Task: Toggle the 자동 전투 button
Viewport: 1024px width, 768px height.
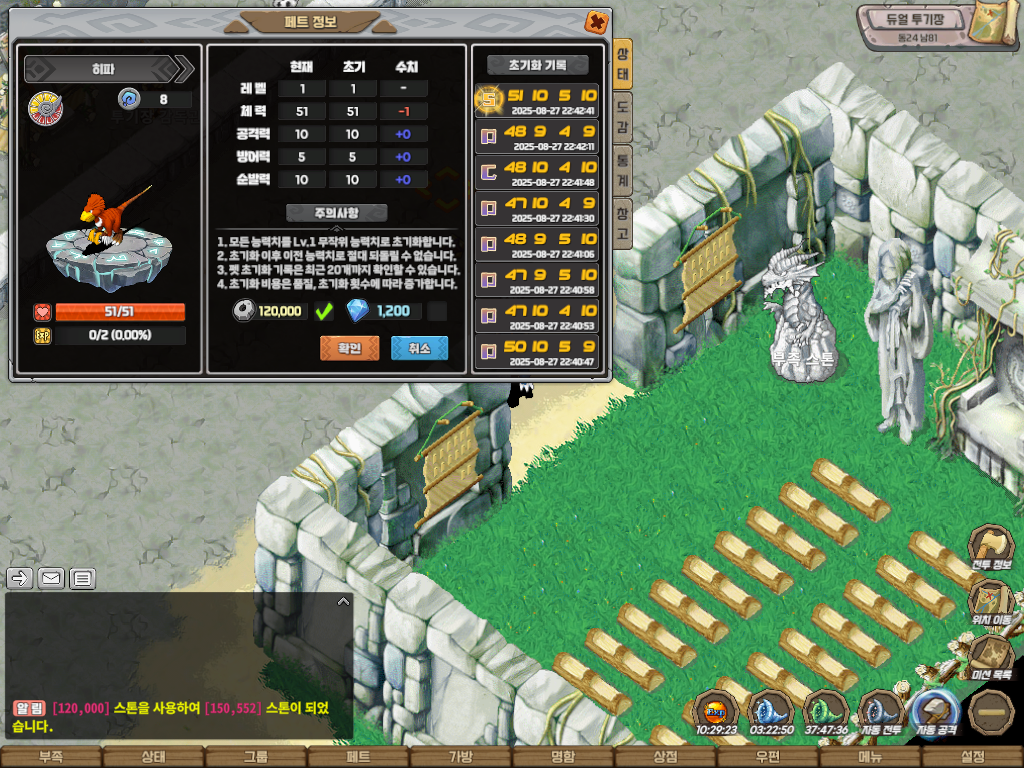Action: (x=881, y=712)
